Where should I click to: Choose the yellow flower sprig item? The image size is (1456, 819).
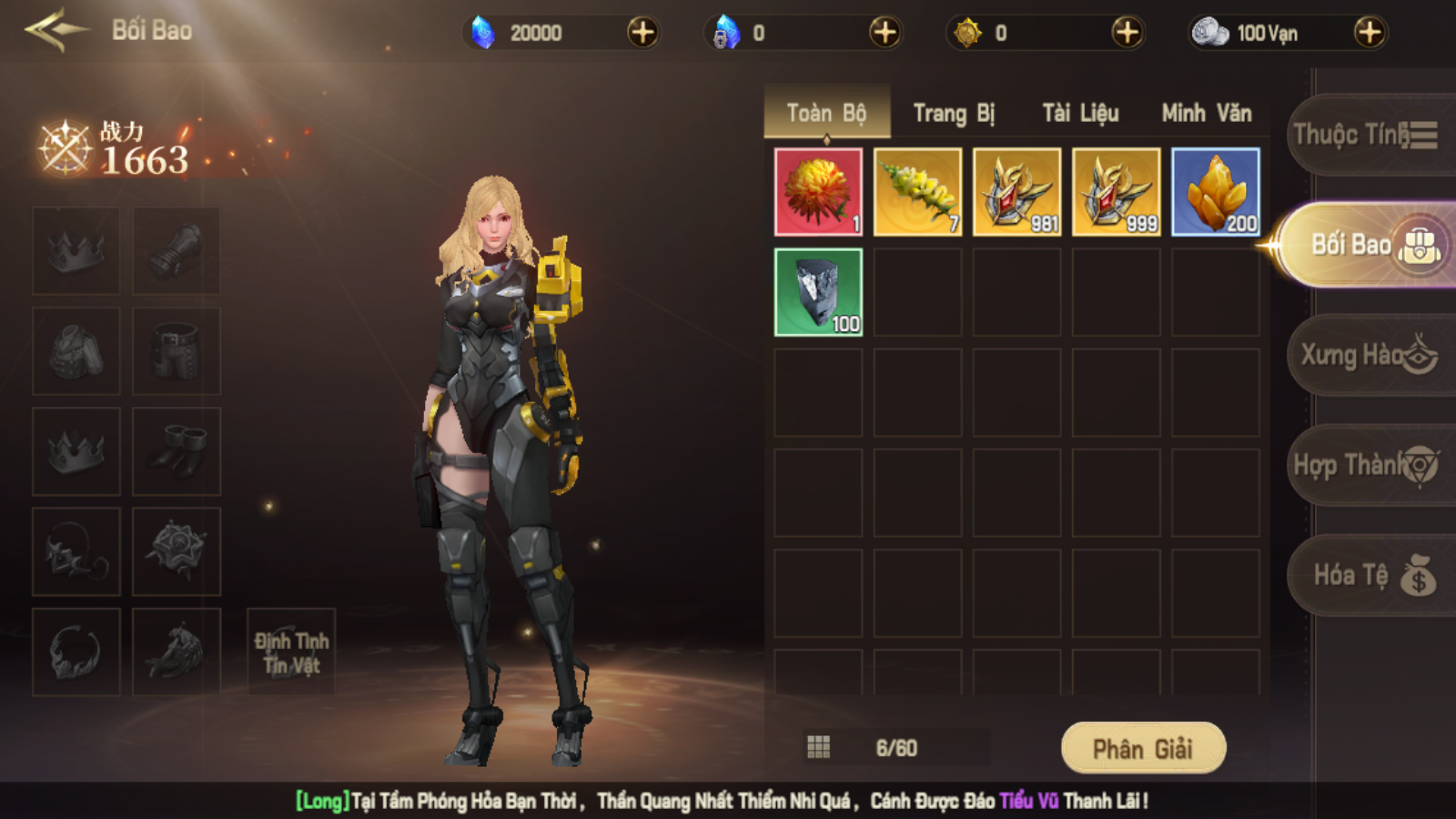(917, 192)
